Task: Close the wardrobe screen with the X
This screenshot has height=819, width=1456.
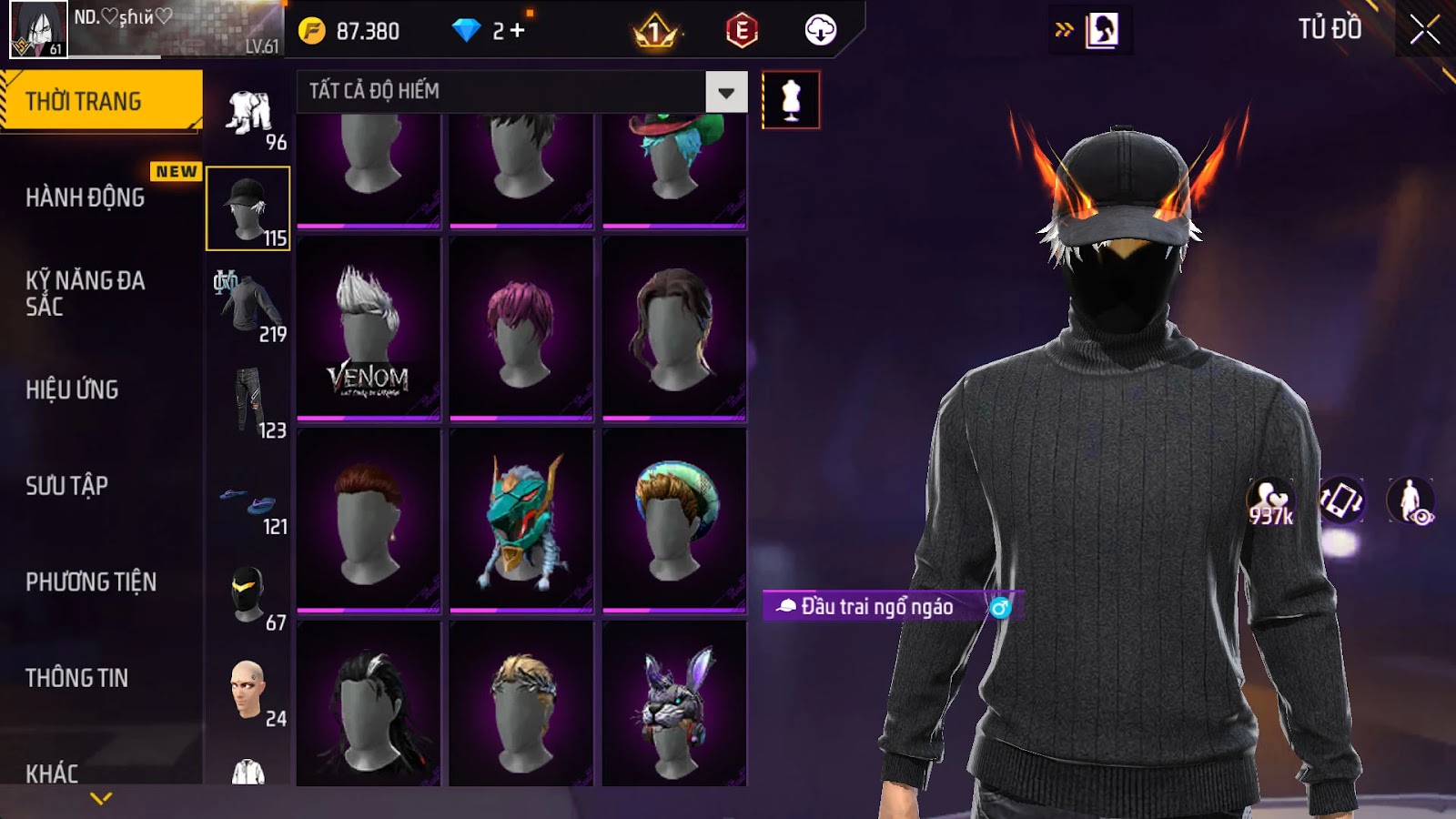Action: 1424,30
